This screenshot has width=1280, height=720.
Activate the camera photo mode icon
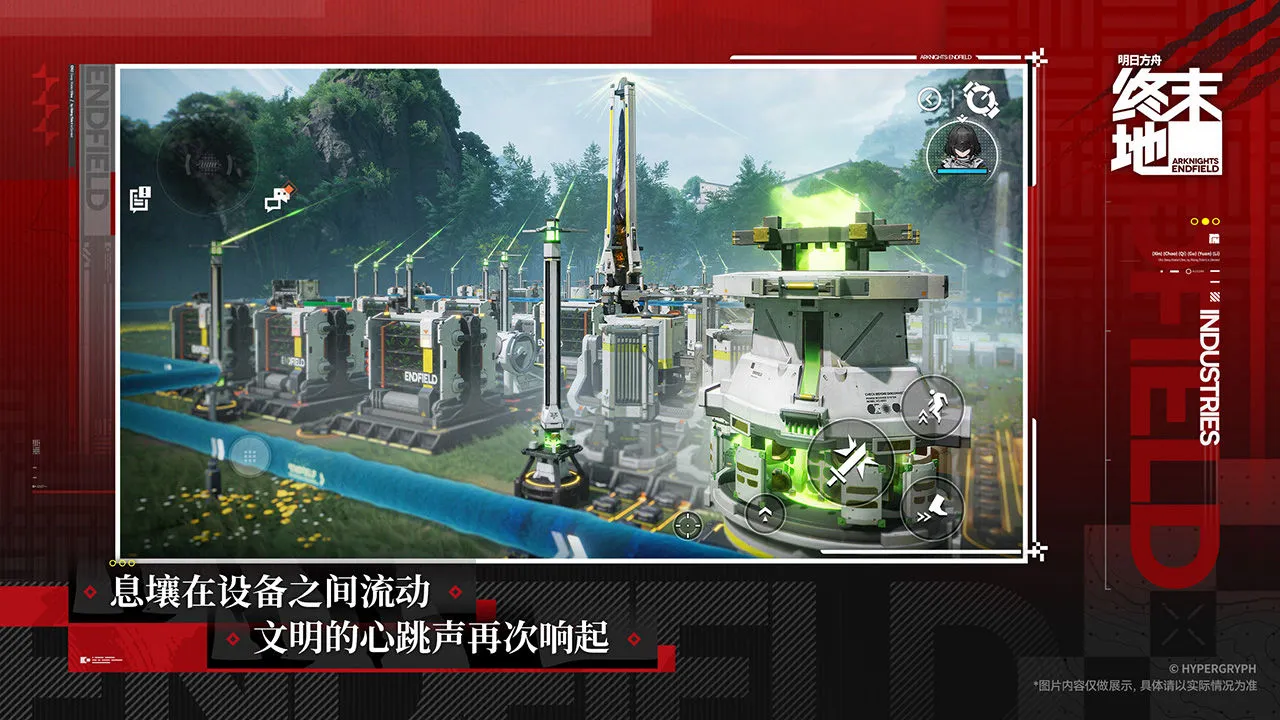(x=981, y=99)
